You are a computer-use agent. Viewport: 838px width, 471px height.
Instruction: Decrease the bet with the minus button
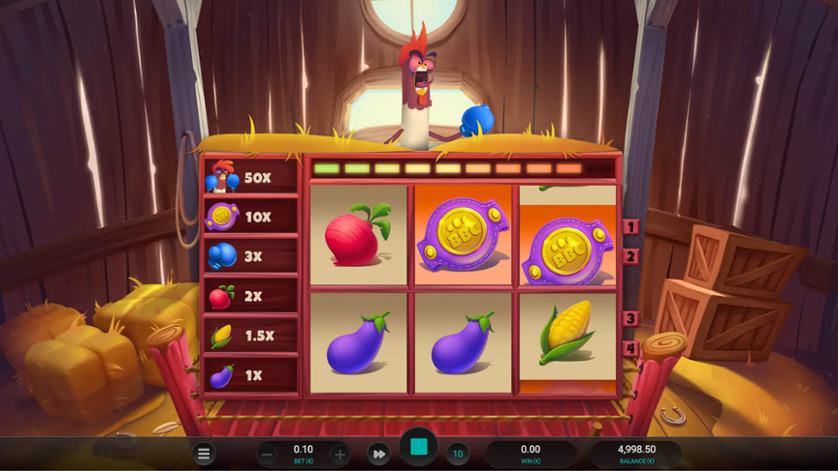click(x=267, y=454)
